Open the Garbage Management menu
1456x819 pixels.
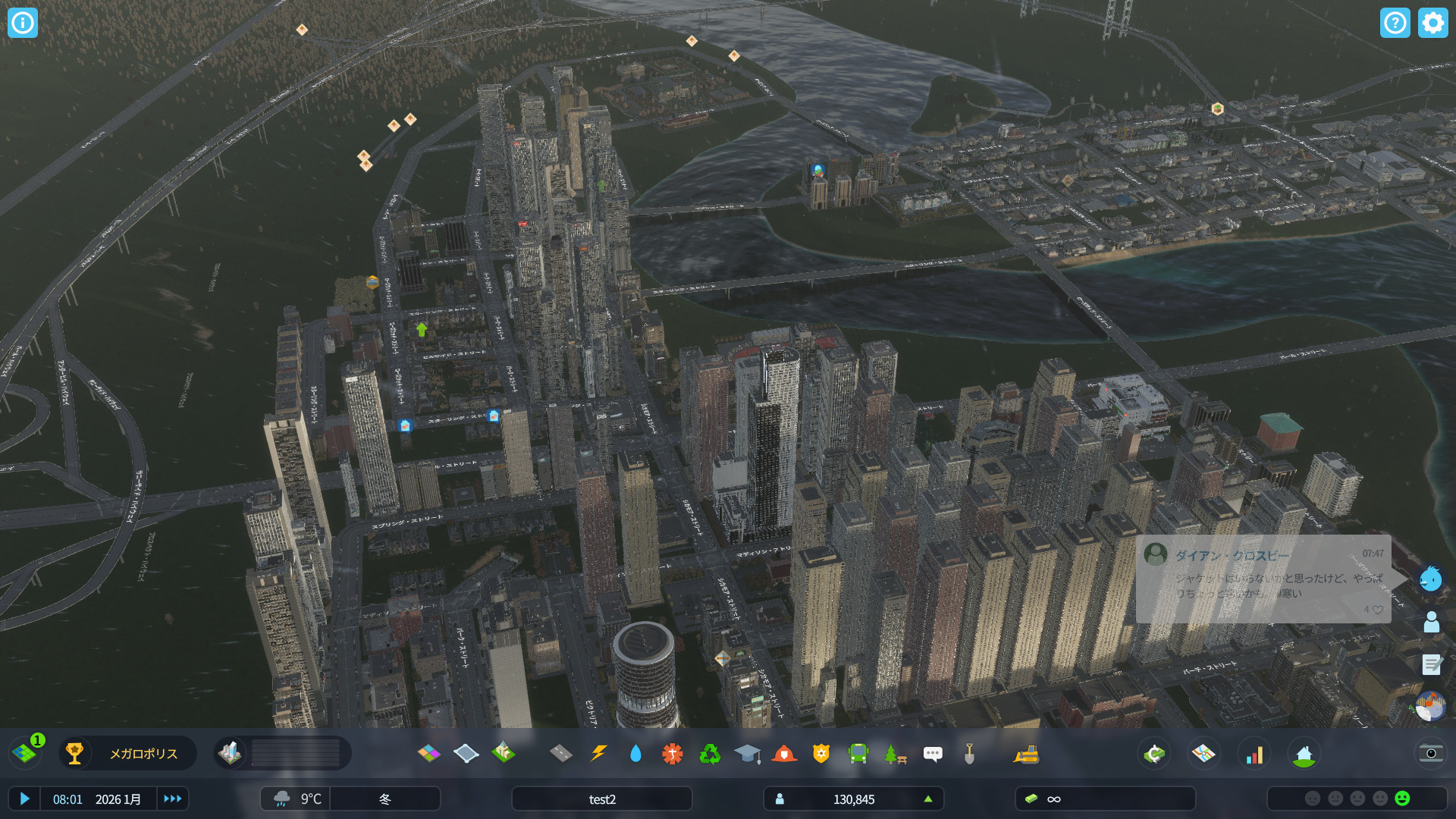711,754
